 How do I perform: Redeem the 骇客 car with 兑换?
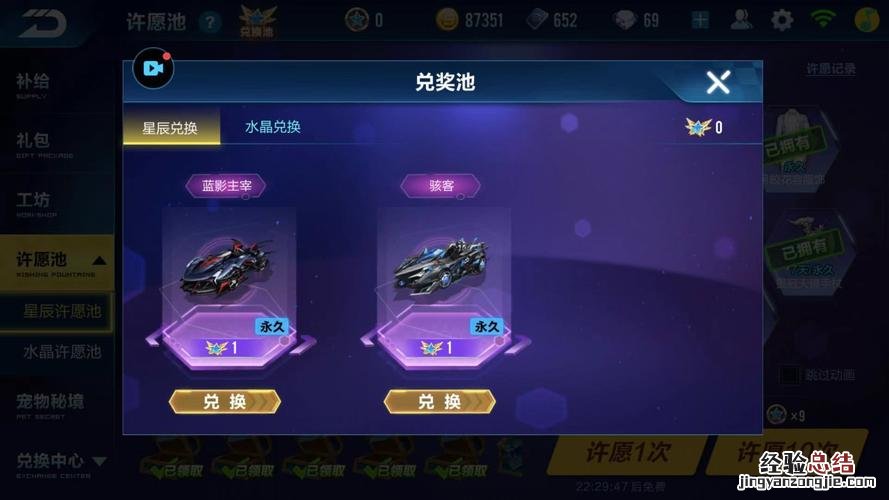(439, 401)
